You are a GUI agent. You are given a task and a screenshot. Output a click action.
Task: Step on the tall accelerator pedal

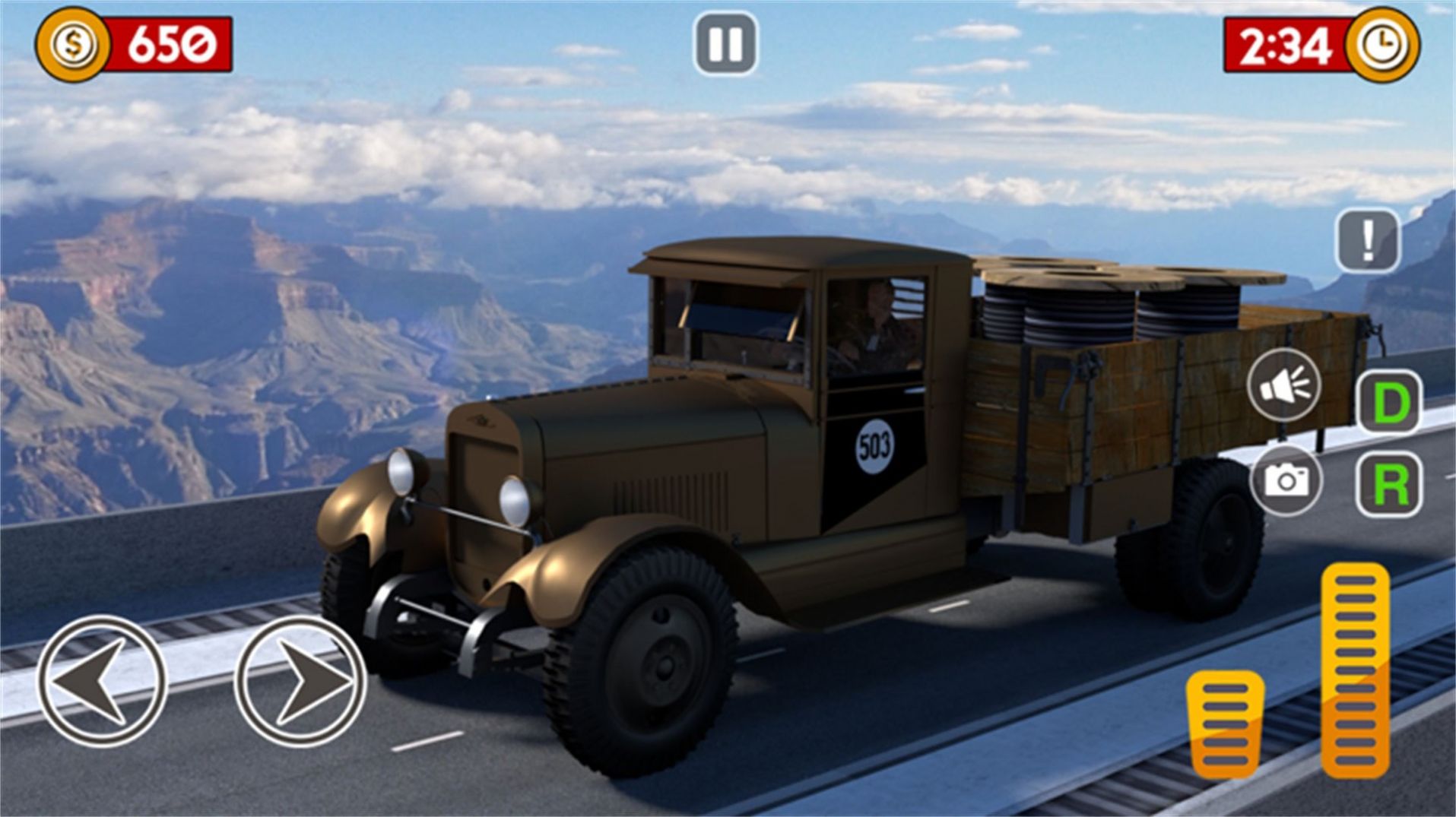[1354, 670]
